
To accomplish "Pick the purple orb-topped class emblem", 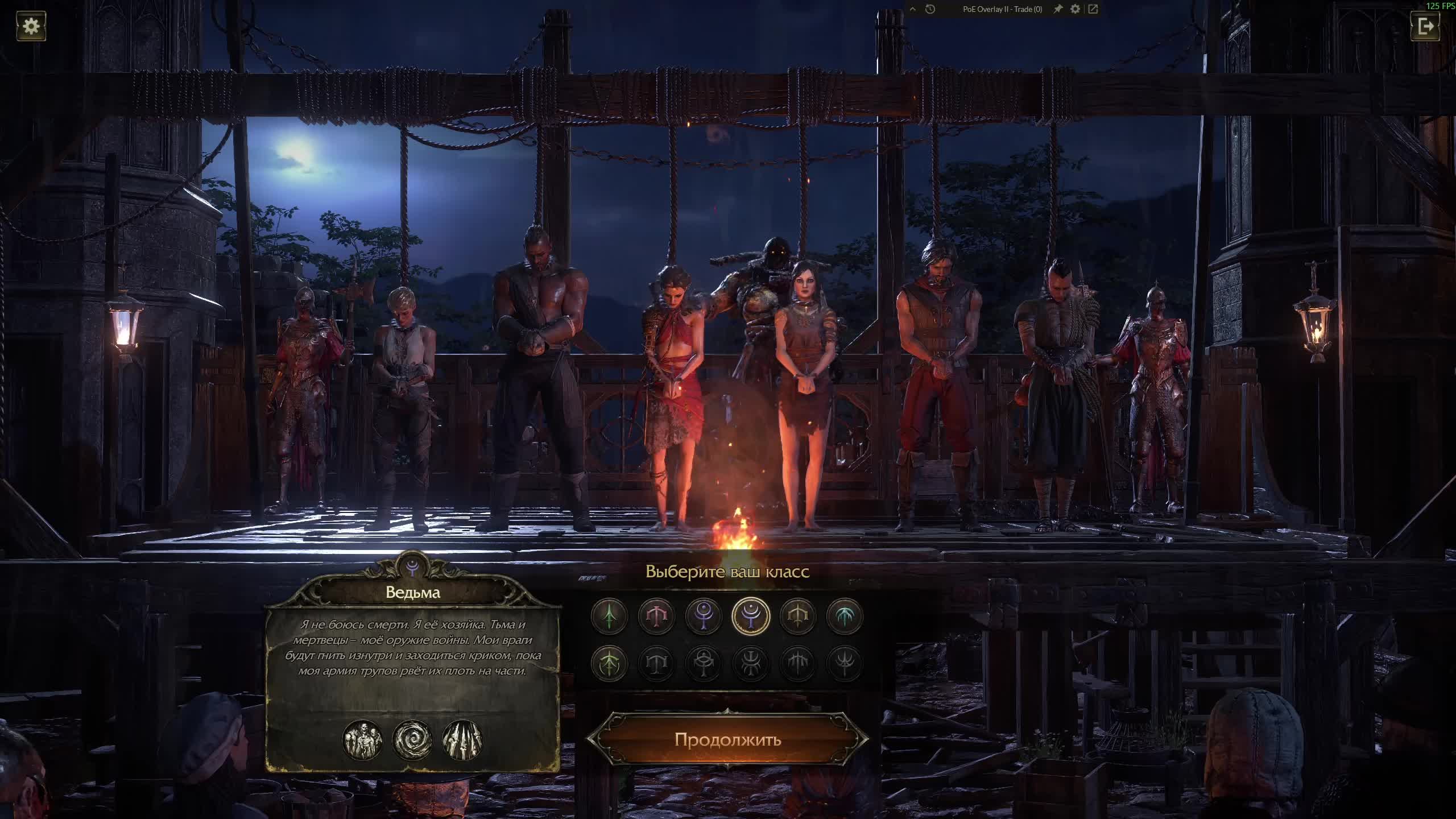I will click(704, 615).
